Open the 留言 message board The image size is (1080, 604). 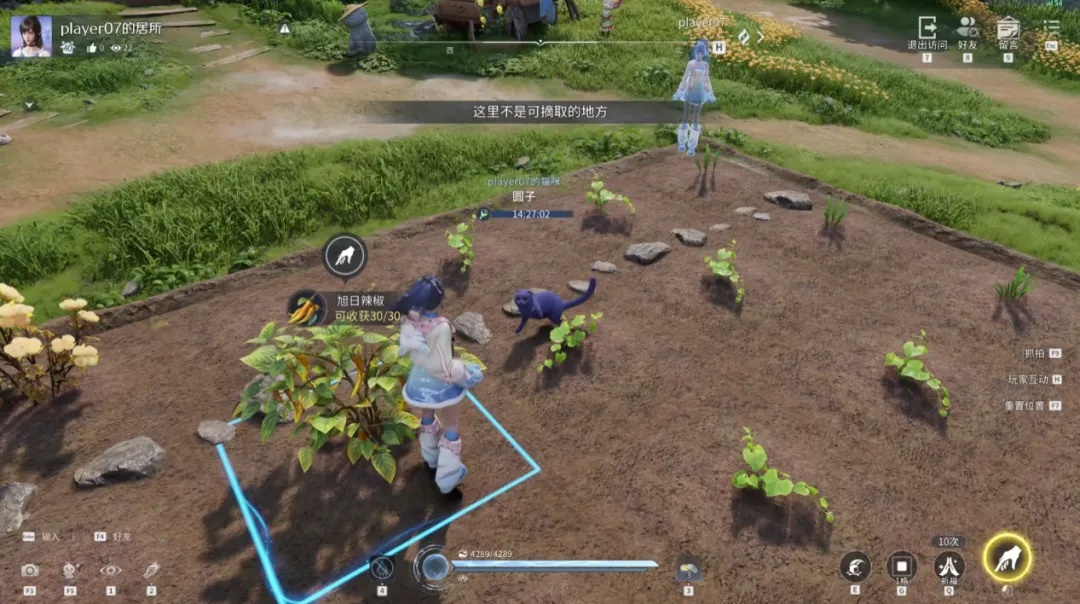click(1008, 30)
